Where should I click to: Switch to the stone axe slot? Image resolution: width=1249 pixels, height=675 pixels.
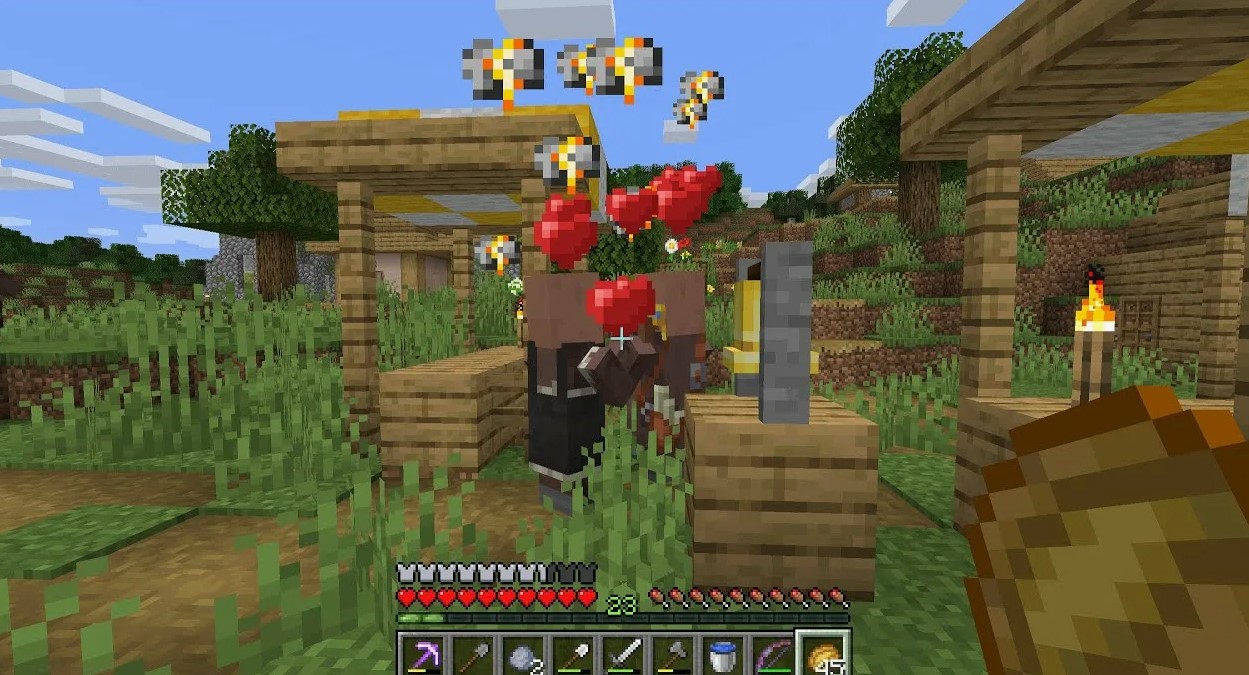coord(672,656)
